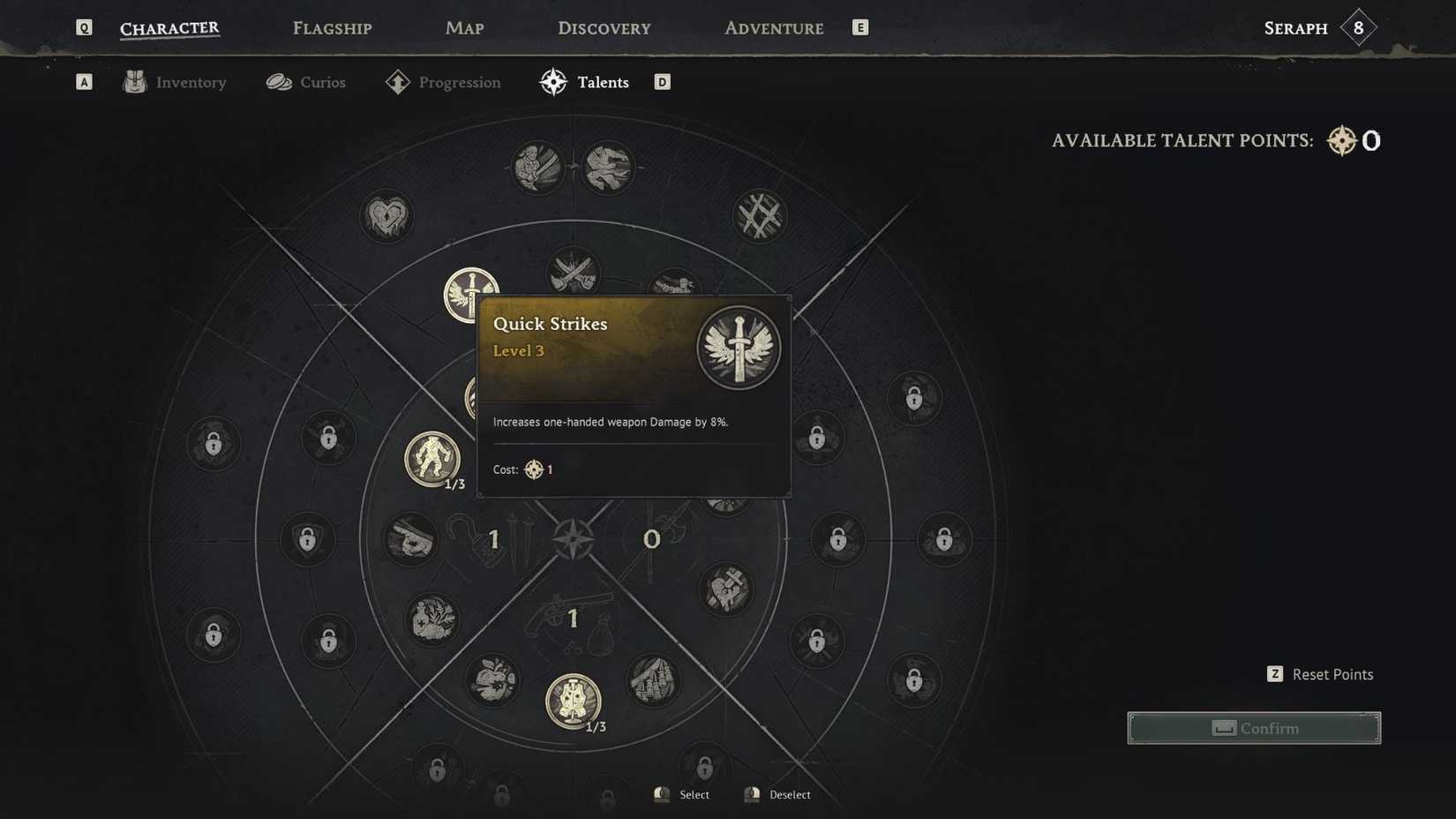Screen dimensions: 1456x819
Task: Click the tally marks talent icon
Action: tap(761, 214)
